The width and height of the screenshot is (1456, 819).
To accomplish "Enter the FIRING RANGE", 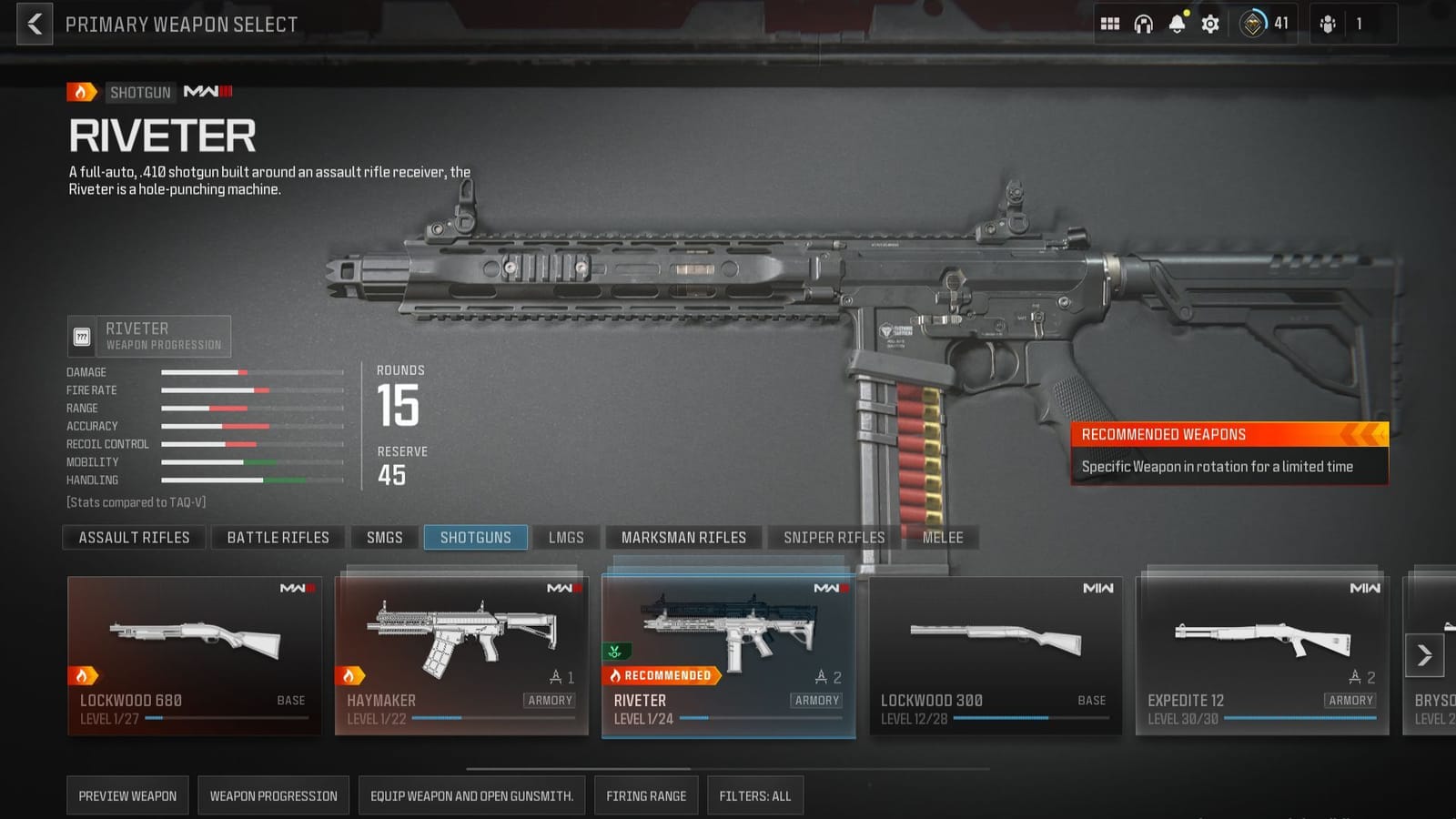I will [646, 794].
